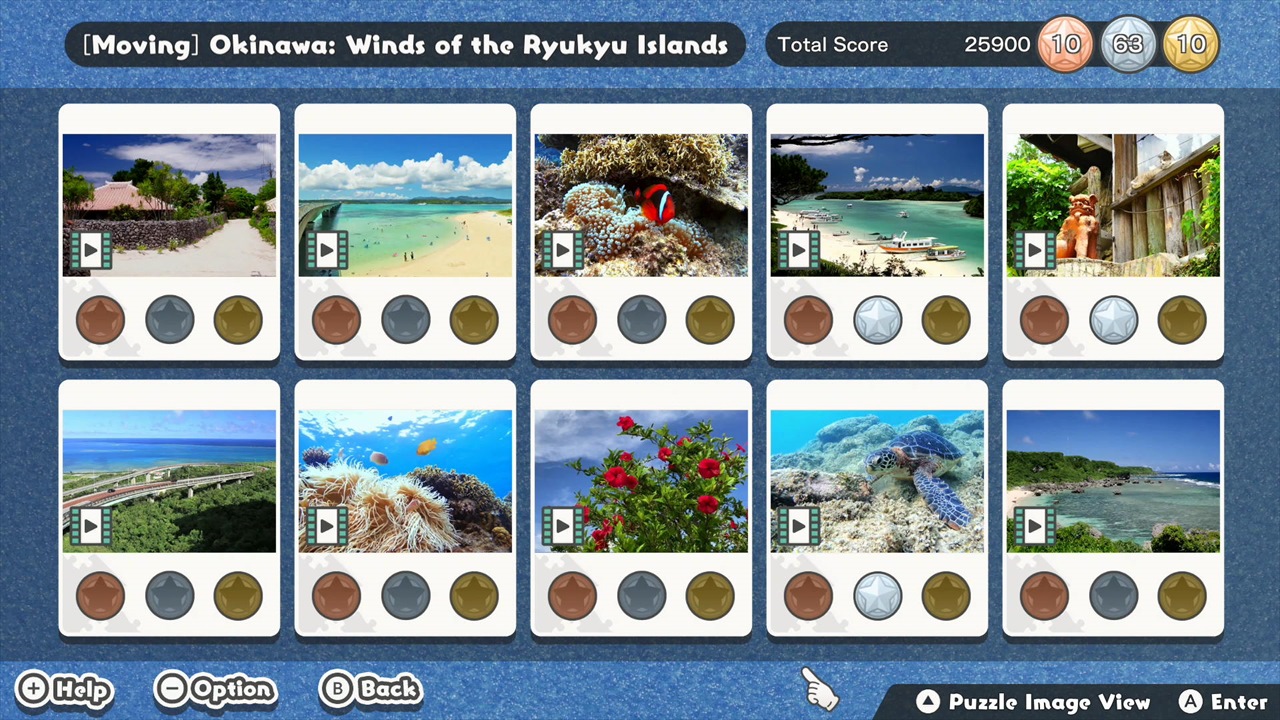Play the shisa statue puzzle video preview

click(x=1037, y=250)
